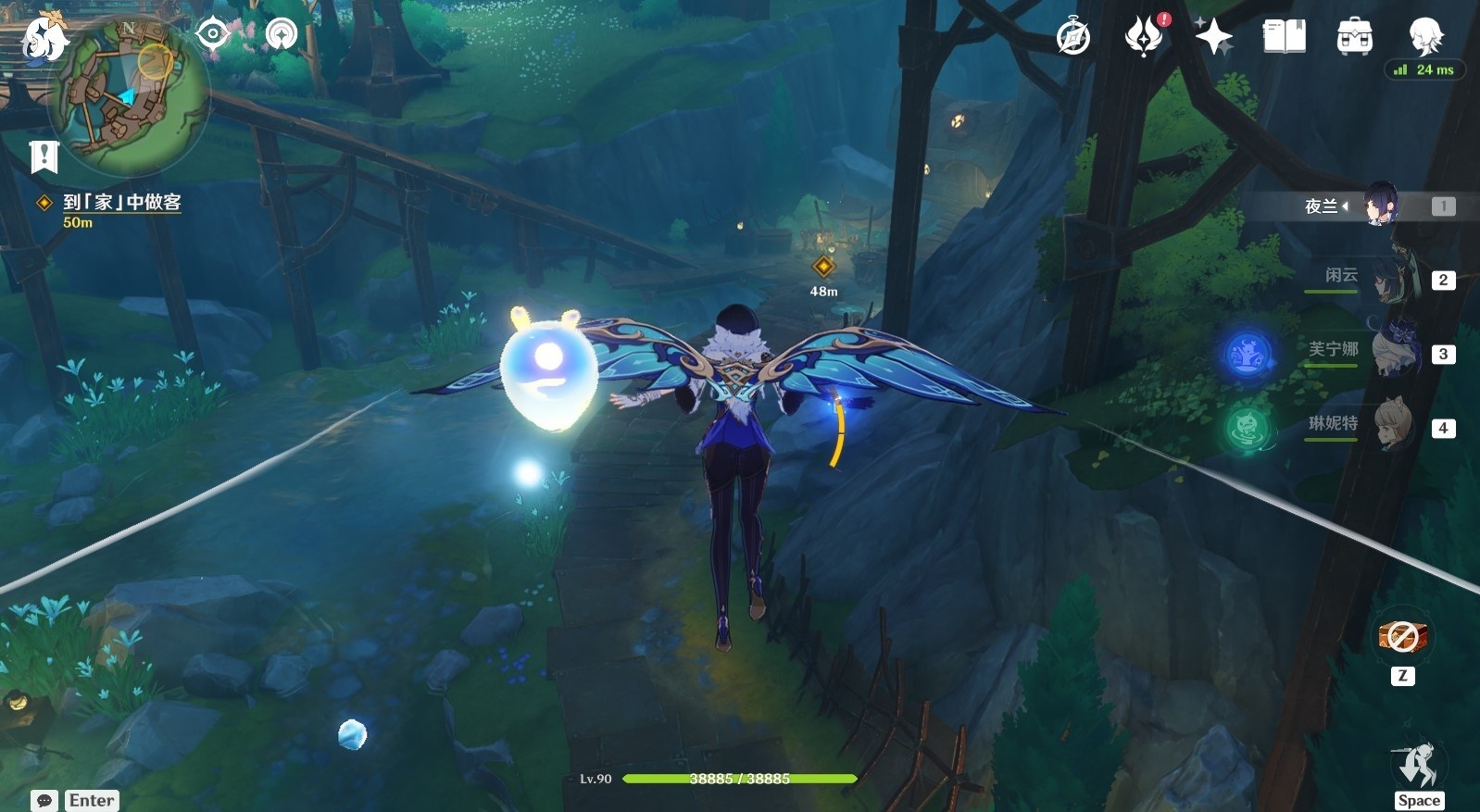Click the elemental sight target icon
Viewport: 1480px width, 812px height.
coord(212,34)
